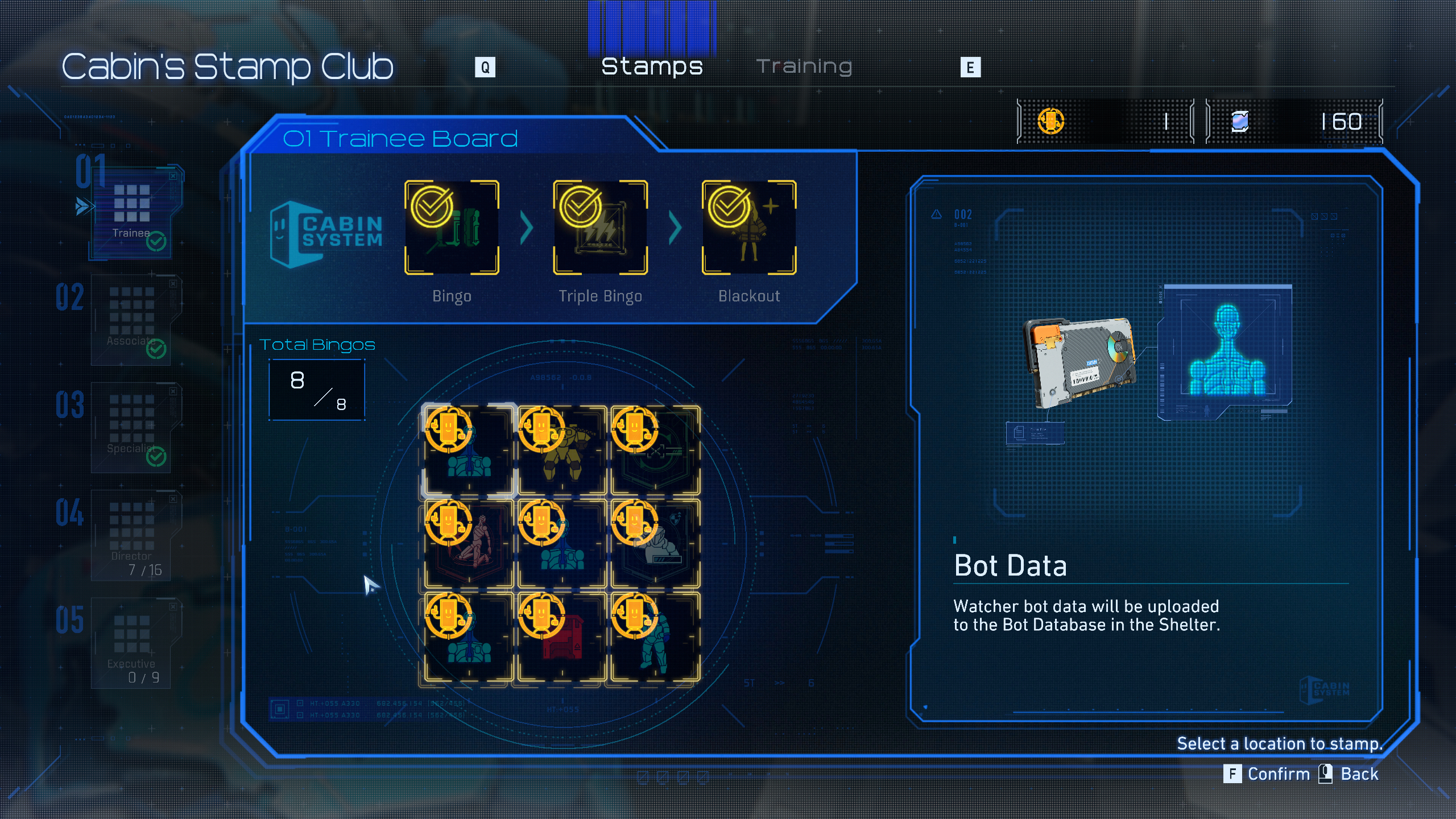Choose the 02 Associate board
Screen dimensions: 1456x819
click(132, 318)
